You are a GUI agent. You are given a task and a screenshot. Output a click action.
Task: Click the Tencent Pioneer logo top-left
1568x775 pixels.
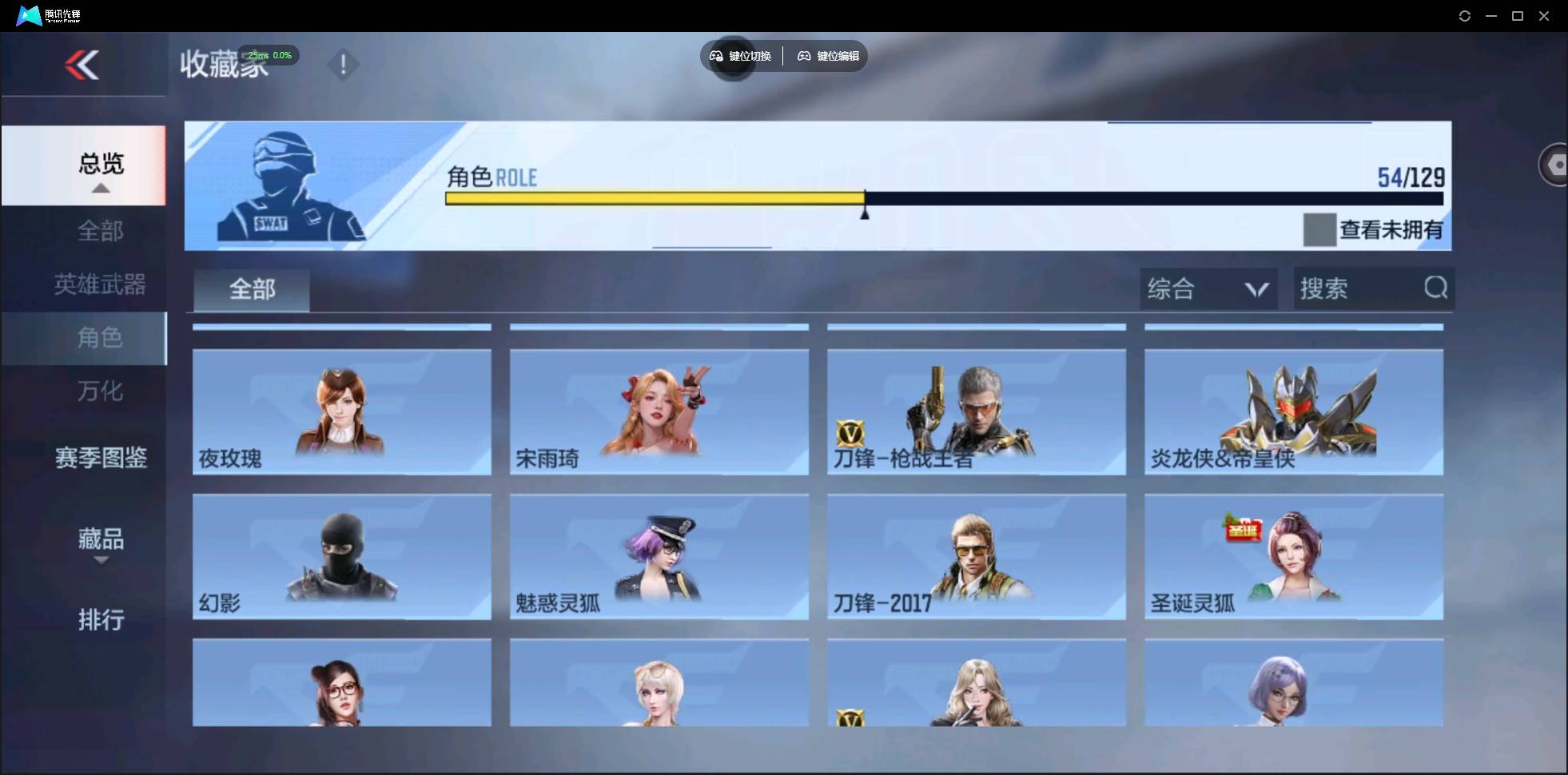coord(28,14)
